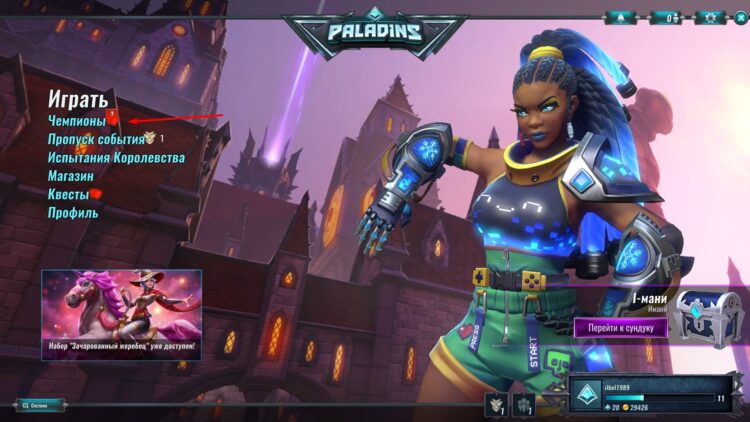This screenshot has height=422, width=750.
Task: Click the Перейти к сундуку button
Action: pos(620,327)
